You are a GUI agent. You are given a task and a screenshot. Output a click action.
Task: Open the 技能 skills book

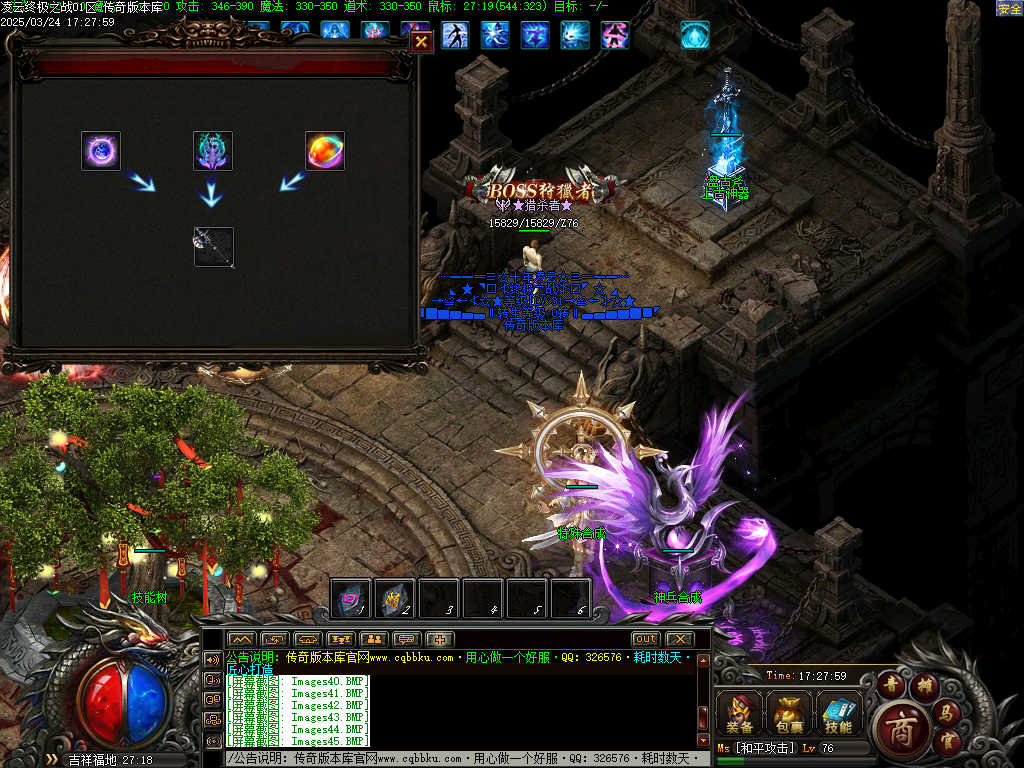coord(839,713)
